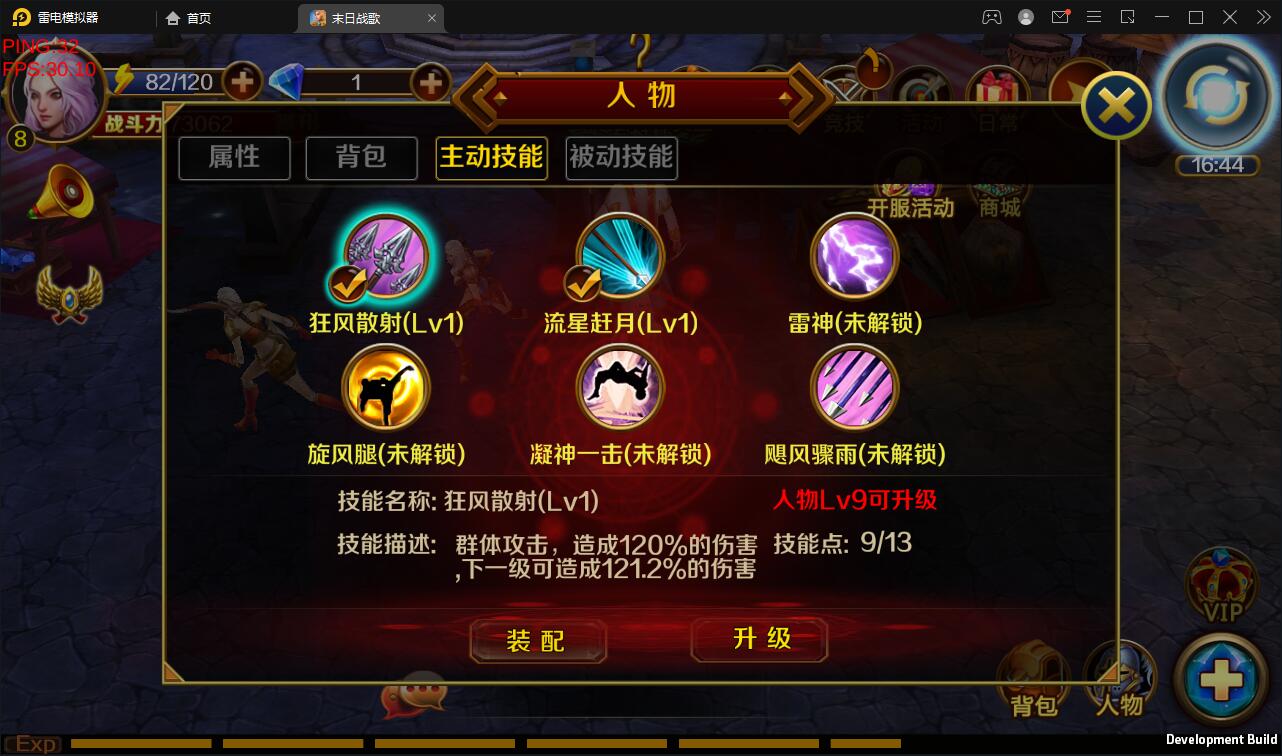Click the 装配 equip button
Image resolution: width=1282 pixels, height=756 pixels.
pyautogui.click(x=538, y=641)
